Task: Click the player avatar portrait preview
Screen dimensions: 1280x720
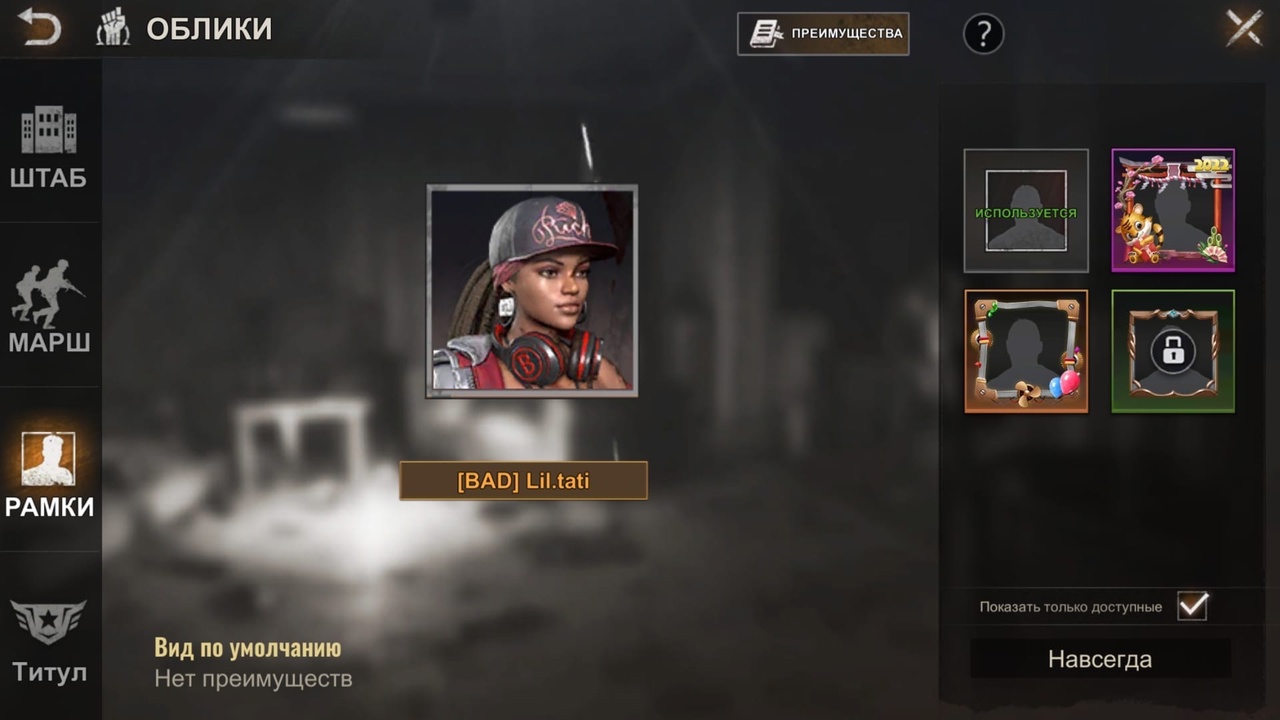Action: (532, 291)
